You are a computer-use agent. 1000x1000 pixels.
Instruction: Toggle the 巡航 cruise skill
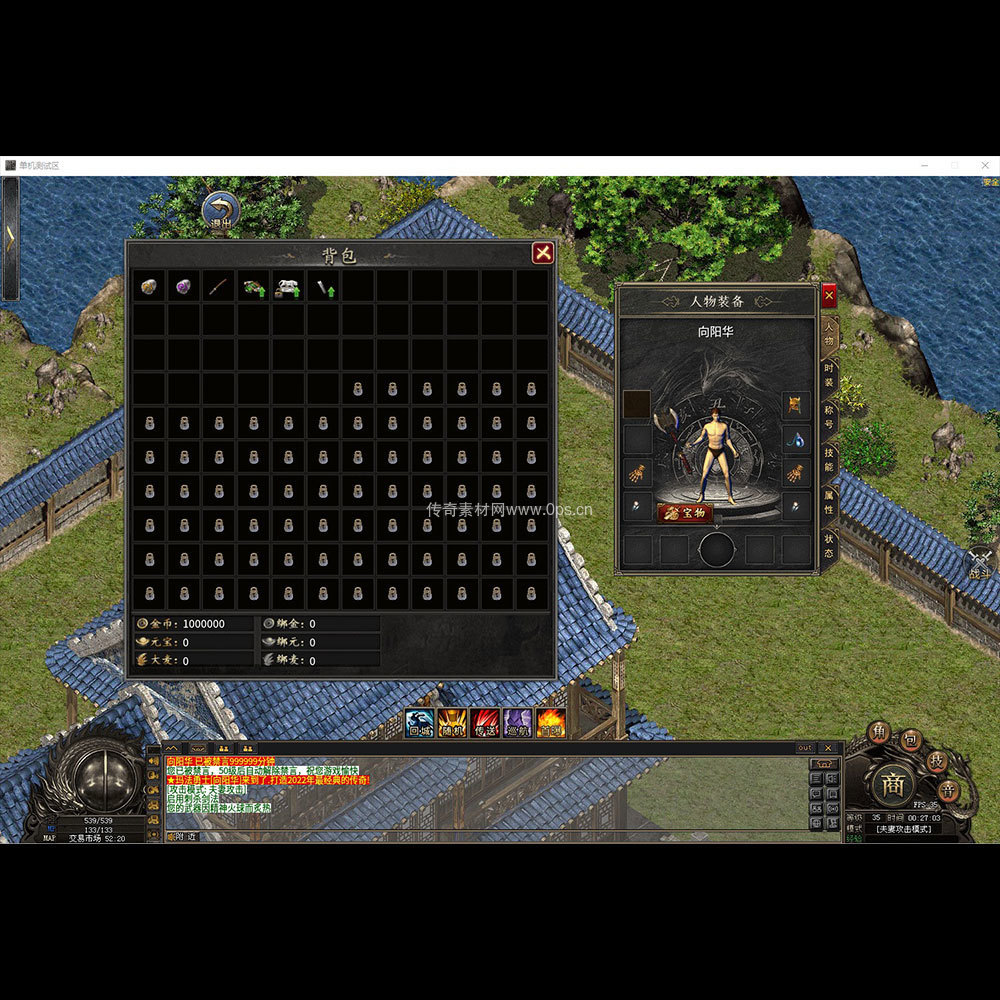tap(518, 722)
